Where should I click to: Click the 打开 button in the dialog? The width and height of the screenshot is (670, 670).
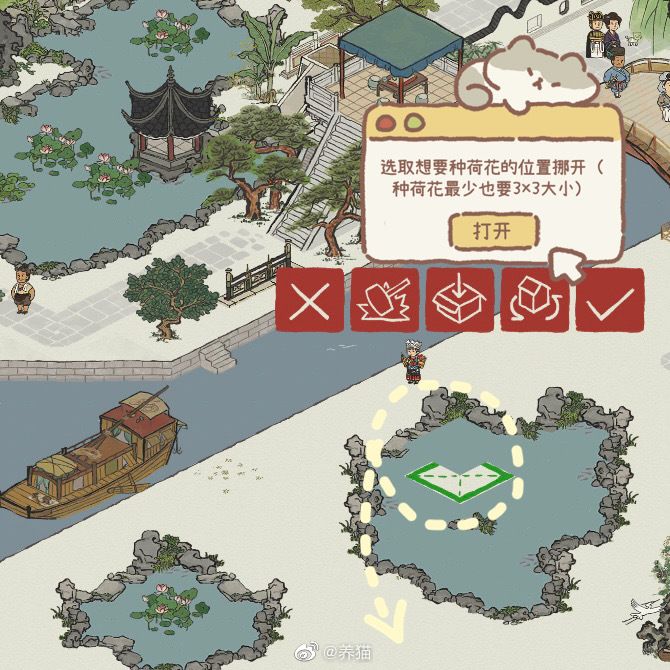(492, 231)
